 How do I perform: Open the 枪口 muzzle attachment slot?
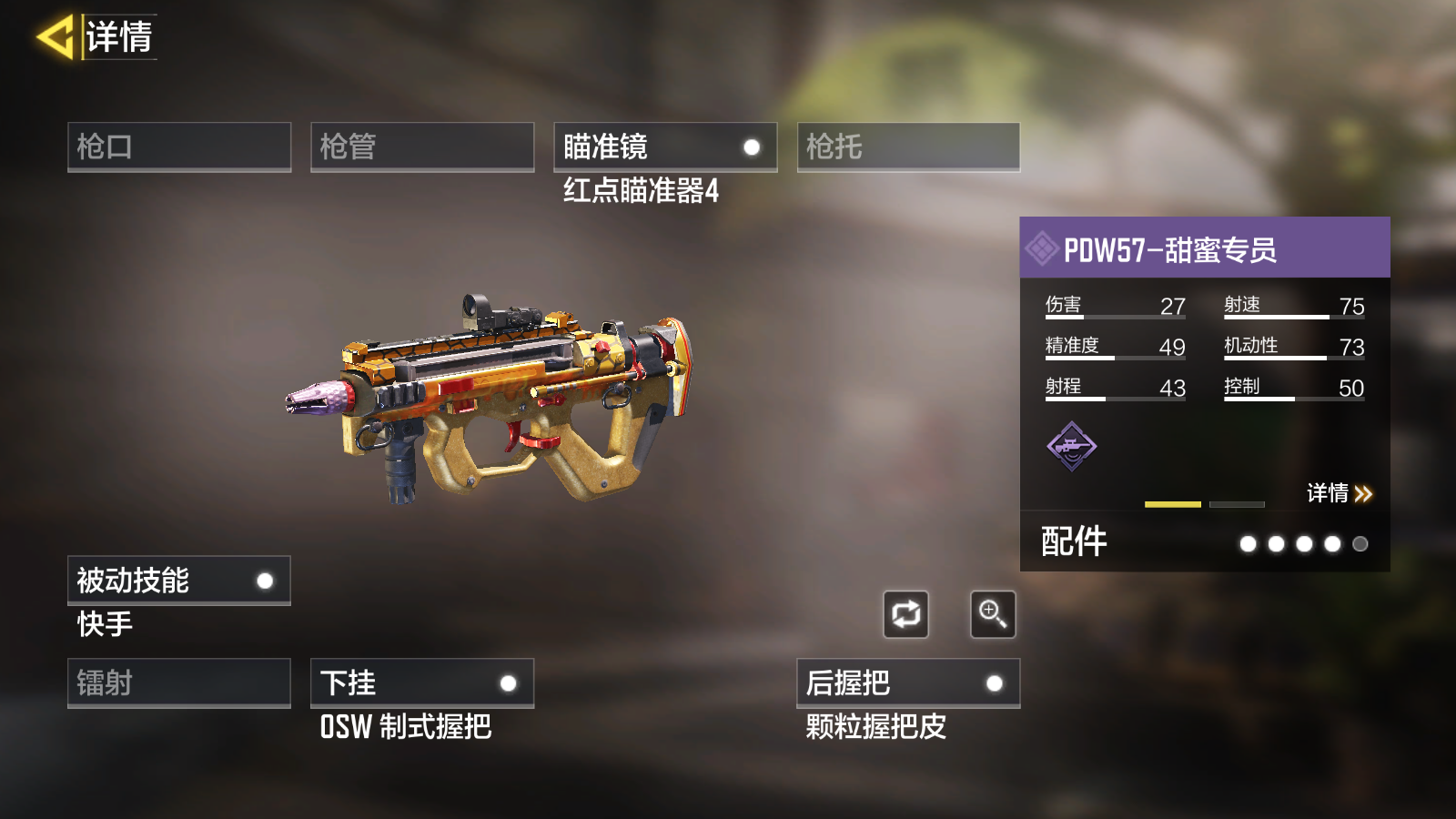(179, 147)
